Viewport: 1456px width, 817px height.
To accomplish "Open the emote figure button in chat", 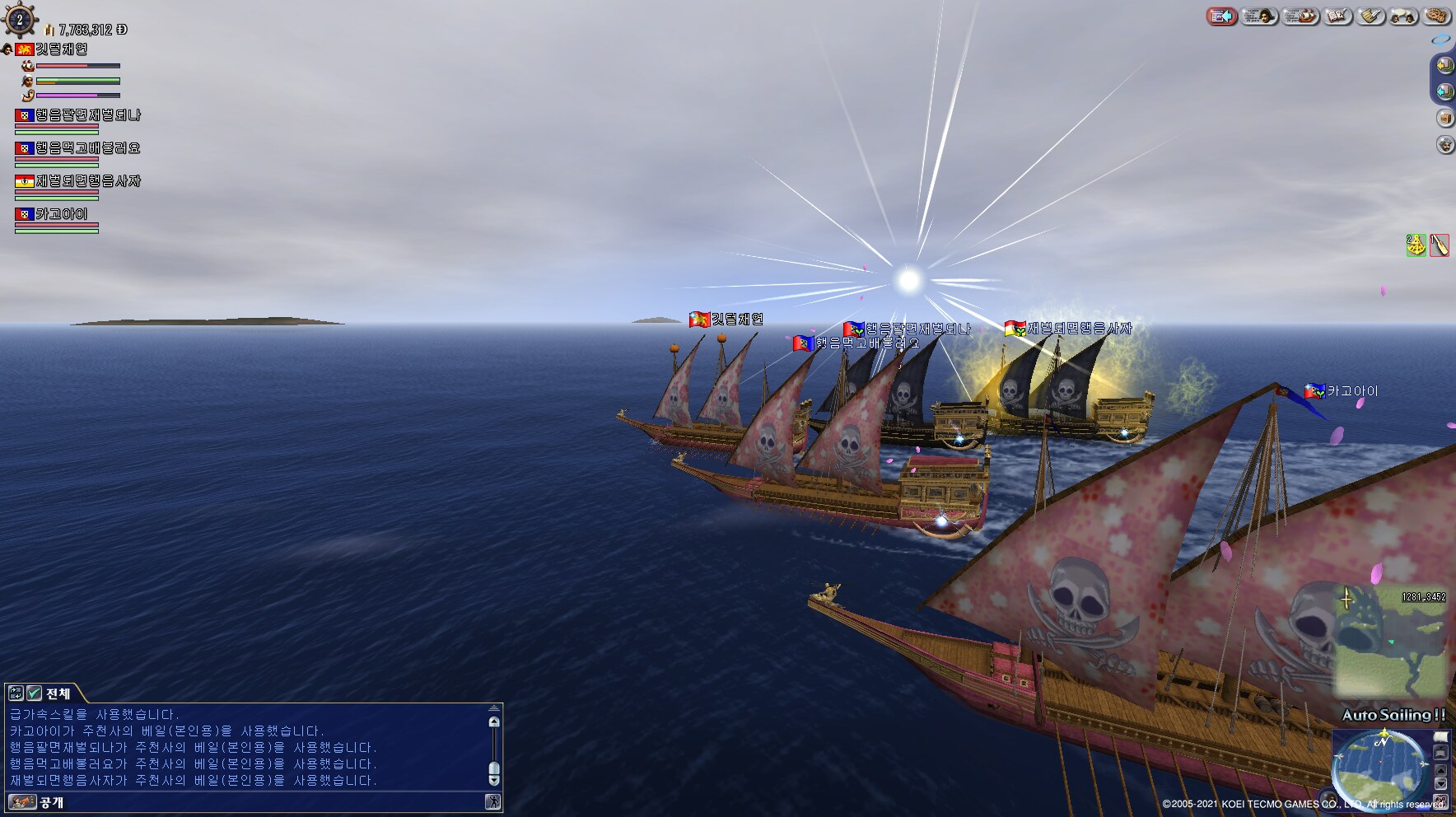I will [x=492, y=802].
